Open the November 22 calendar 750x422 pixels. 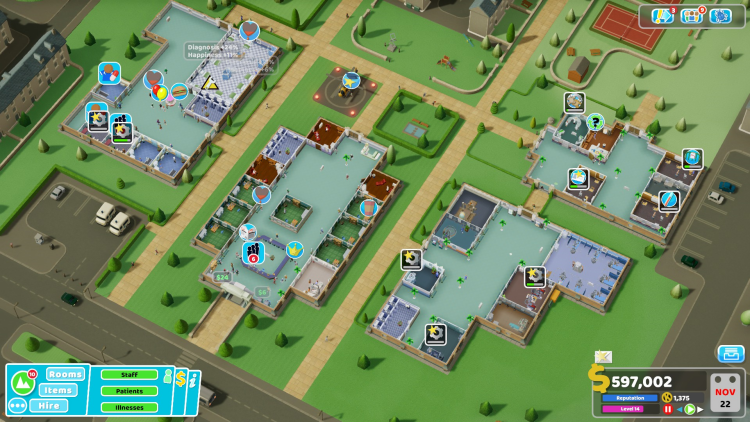(x=724, y=393)
